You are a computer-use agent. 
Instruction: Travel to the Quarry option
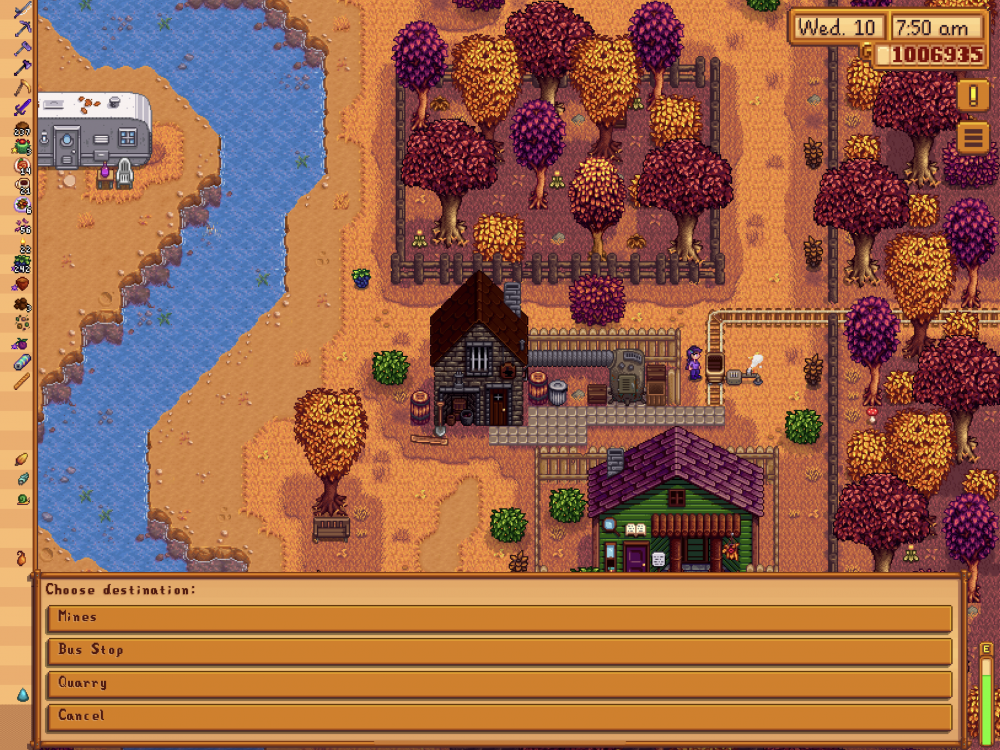[498, 684]
